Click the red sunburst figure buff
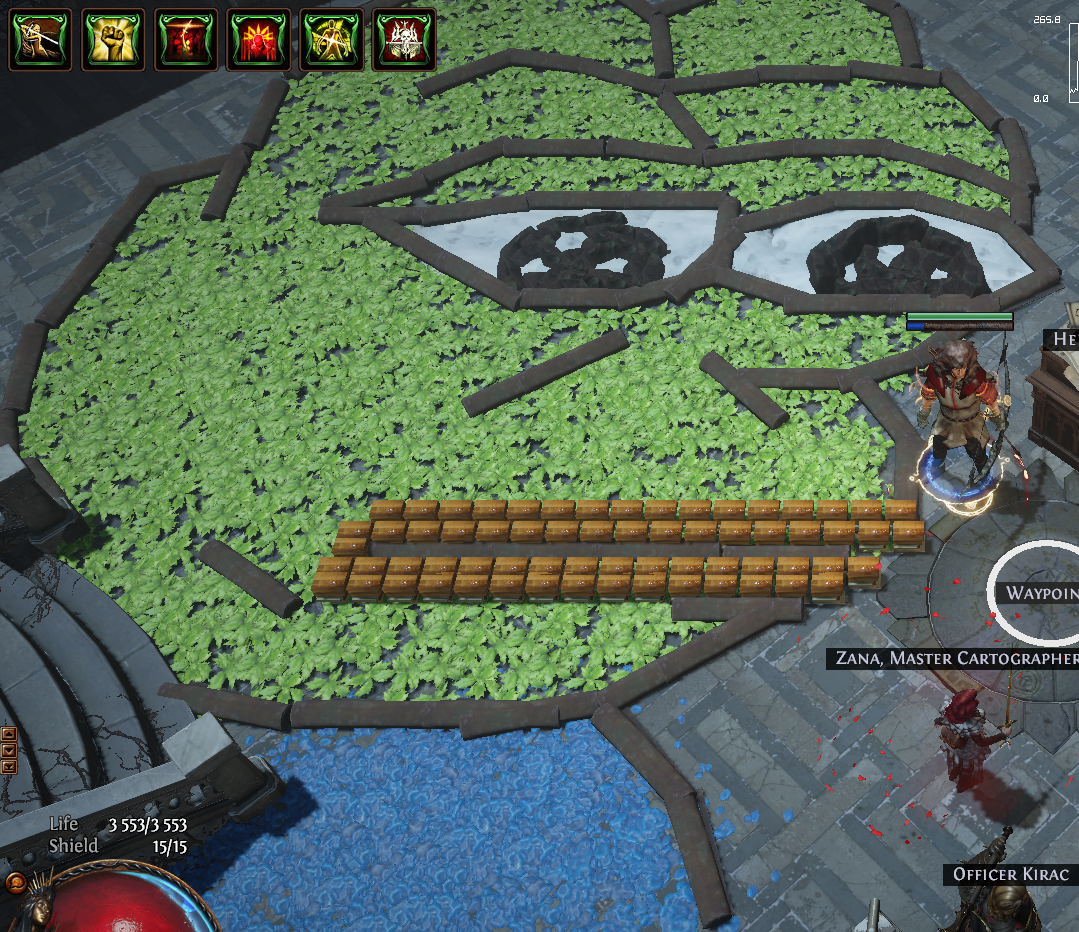 click(x=259, y=40)
